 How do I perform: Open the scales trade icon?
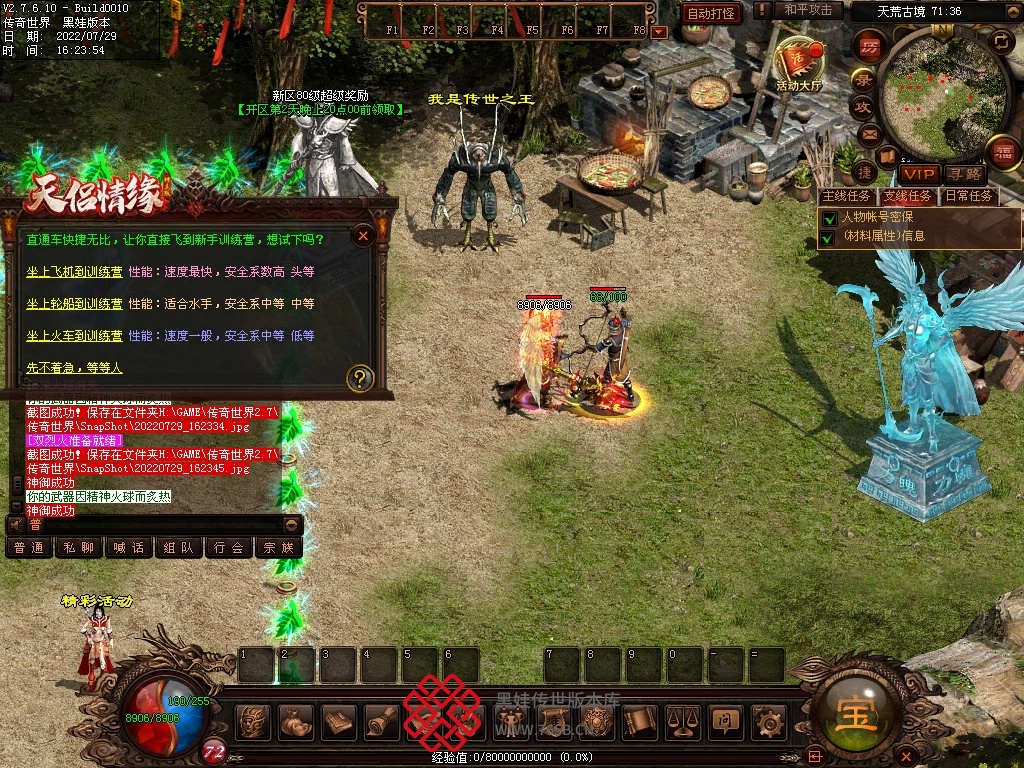[682, 721]
